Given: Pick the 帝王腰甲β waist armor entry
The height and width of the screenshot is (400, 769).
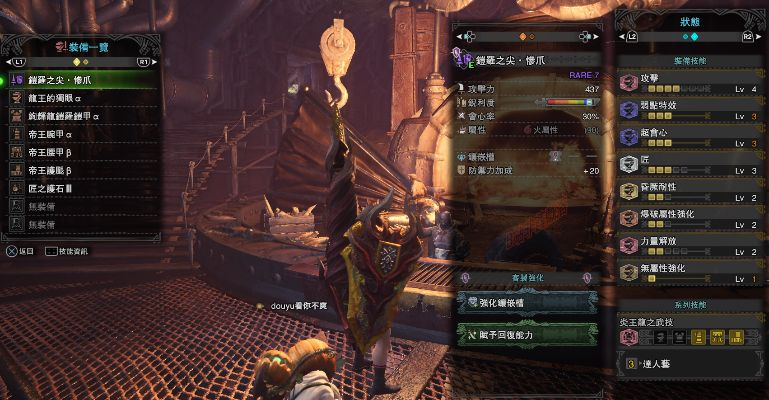Looking at the screenshot, I should click(x=80, y=152).
